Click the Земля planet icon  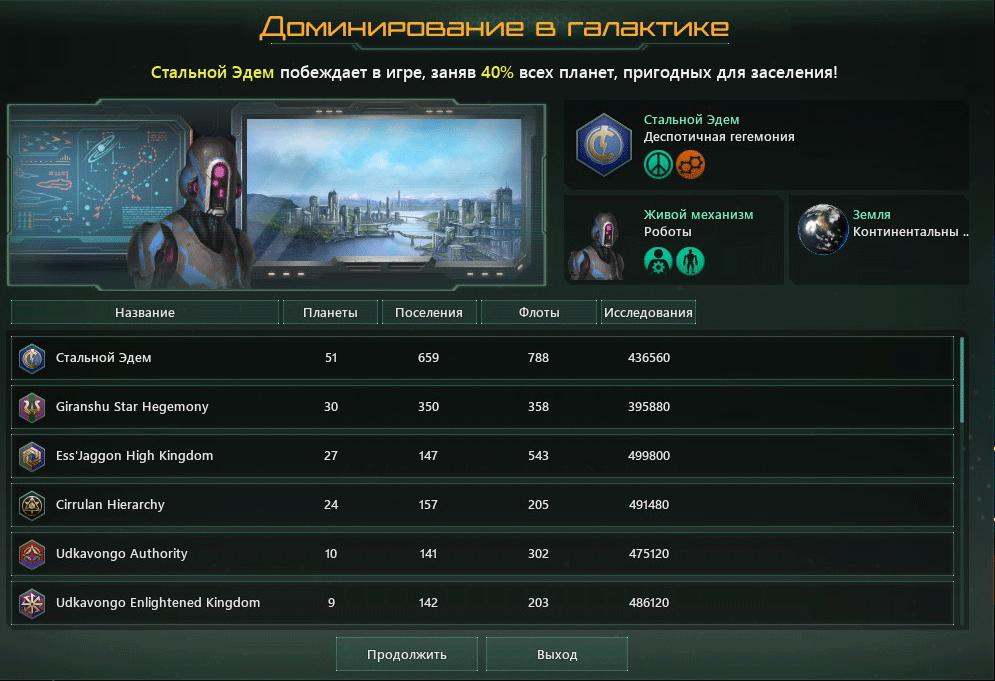click(822, 230)
